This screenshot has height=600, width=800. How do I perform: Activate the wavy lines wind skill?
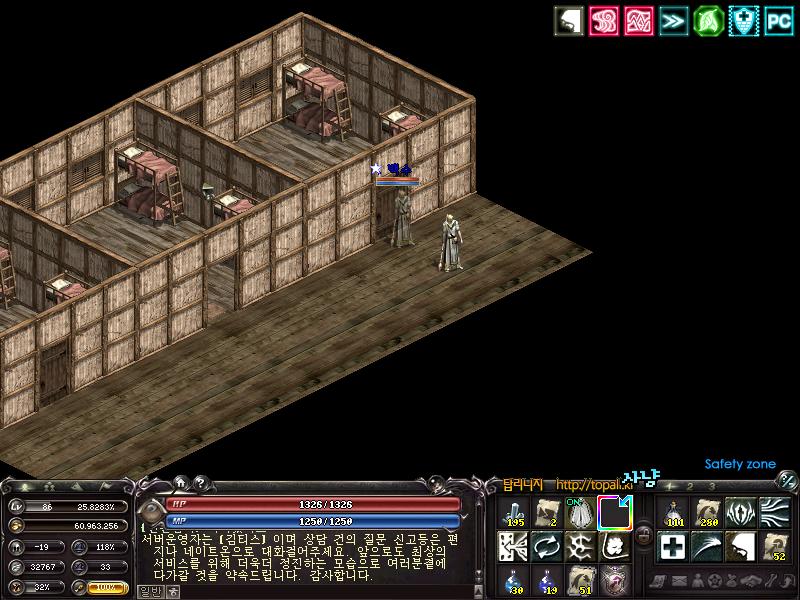pos(774,512)
